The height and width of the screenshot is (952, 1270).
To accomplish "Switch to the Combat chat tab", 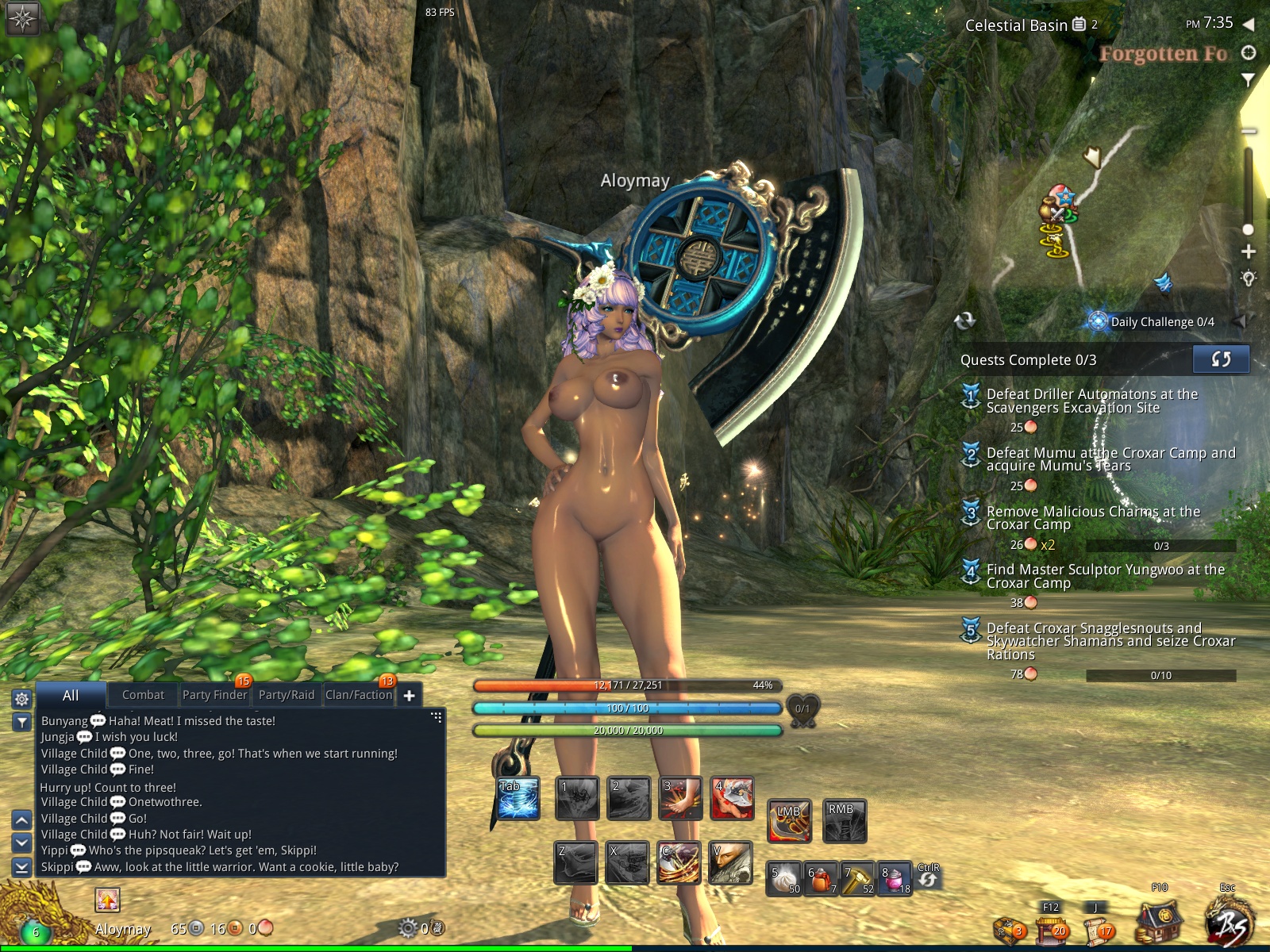I will click(143, 695).
